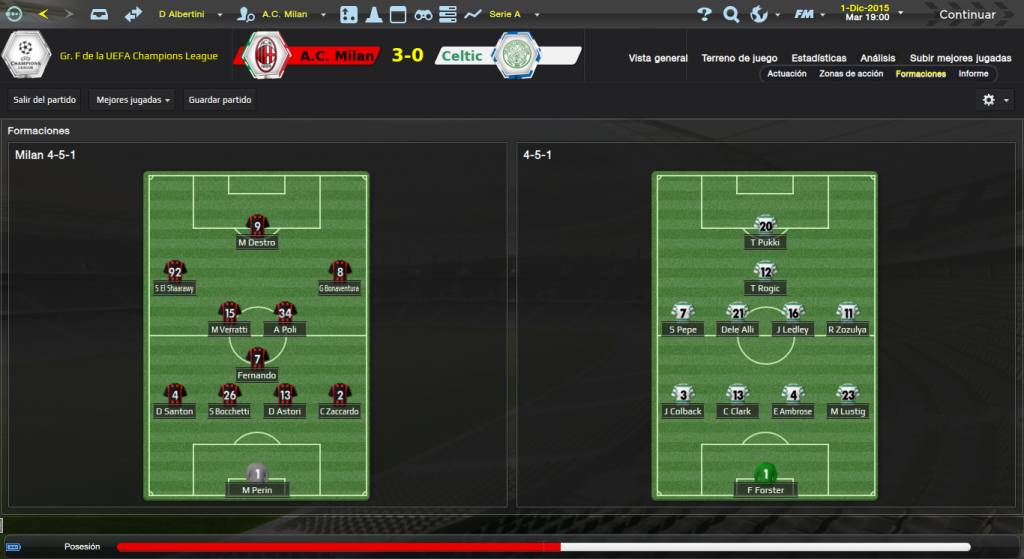Open the gear settings dropdown
The image size is (1024, 559).
[x=995, y=100]
